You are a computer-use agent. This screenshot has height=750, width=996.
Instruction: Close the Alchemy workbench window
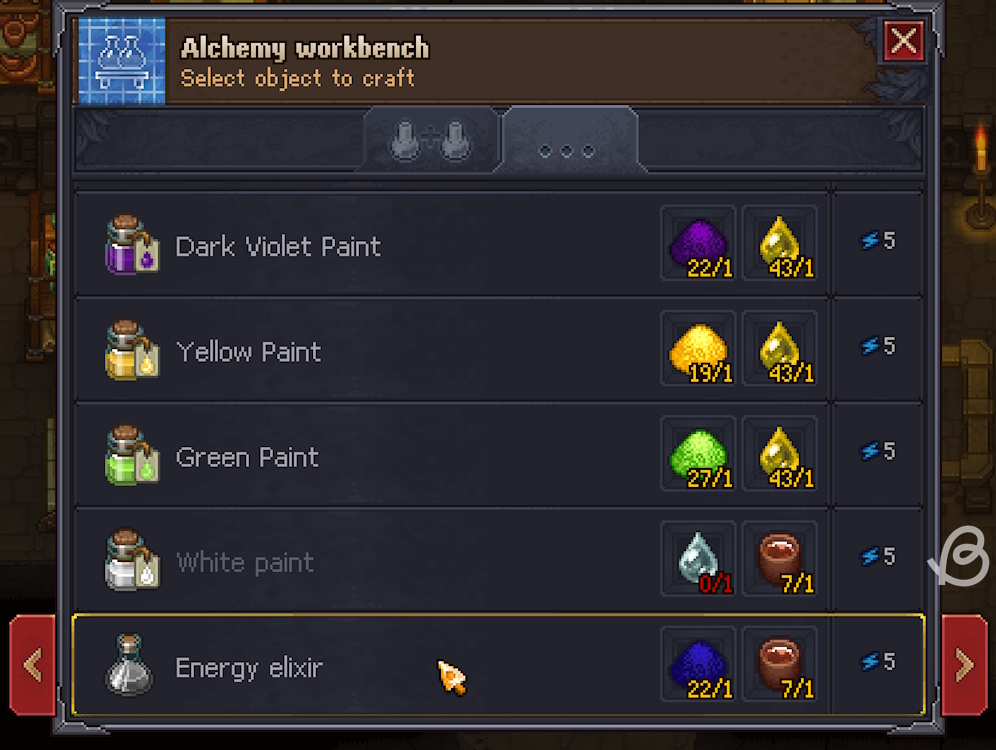904,42
